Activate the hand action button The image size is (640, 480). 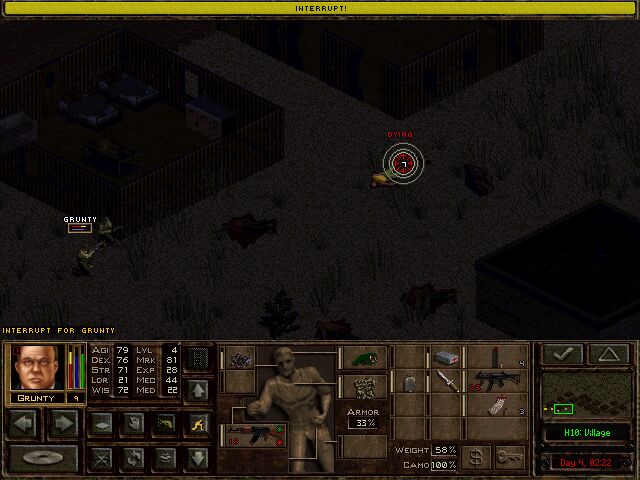coord(132,423)
